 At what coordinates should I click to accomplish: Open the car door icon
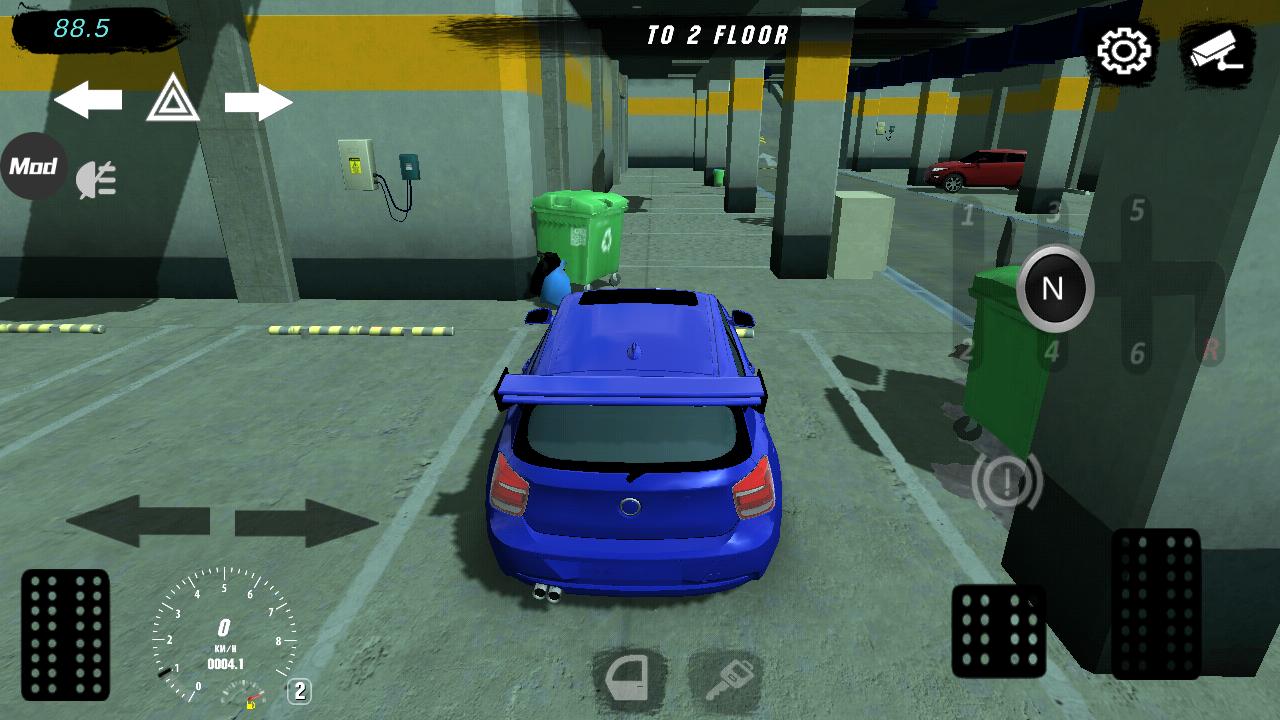click(630, 681)
